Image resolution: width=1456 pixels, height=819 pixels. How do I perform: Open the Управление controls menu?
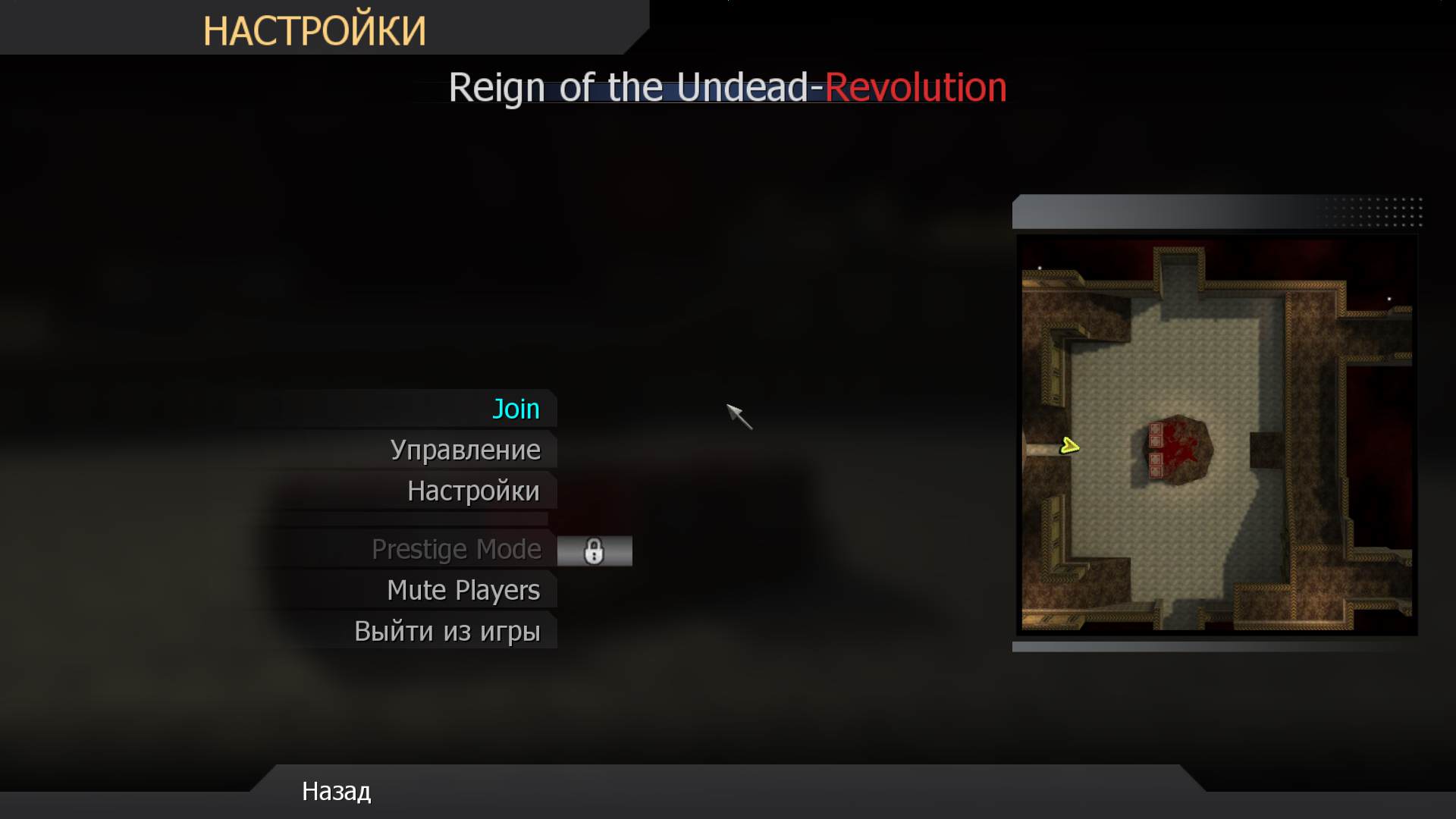point(465,450)
